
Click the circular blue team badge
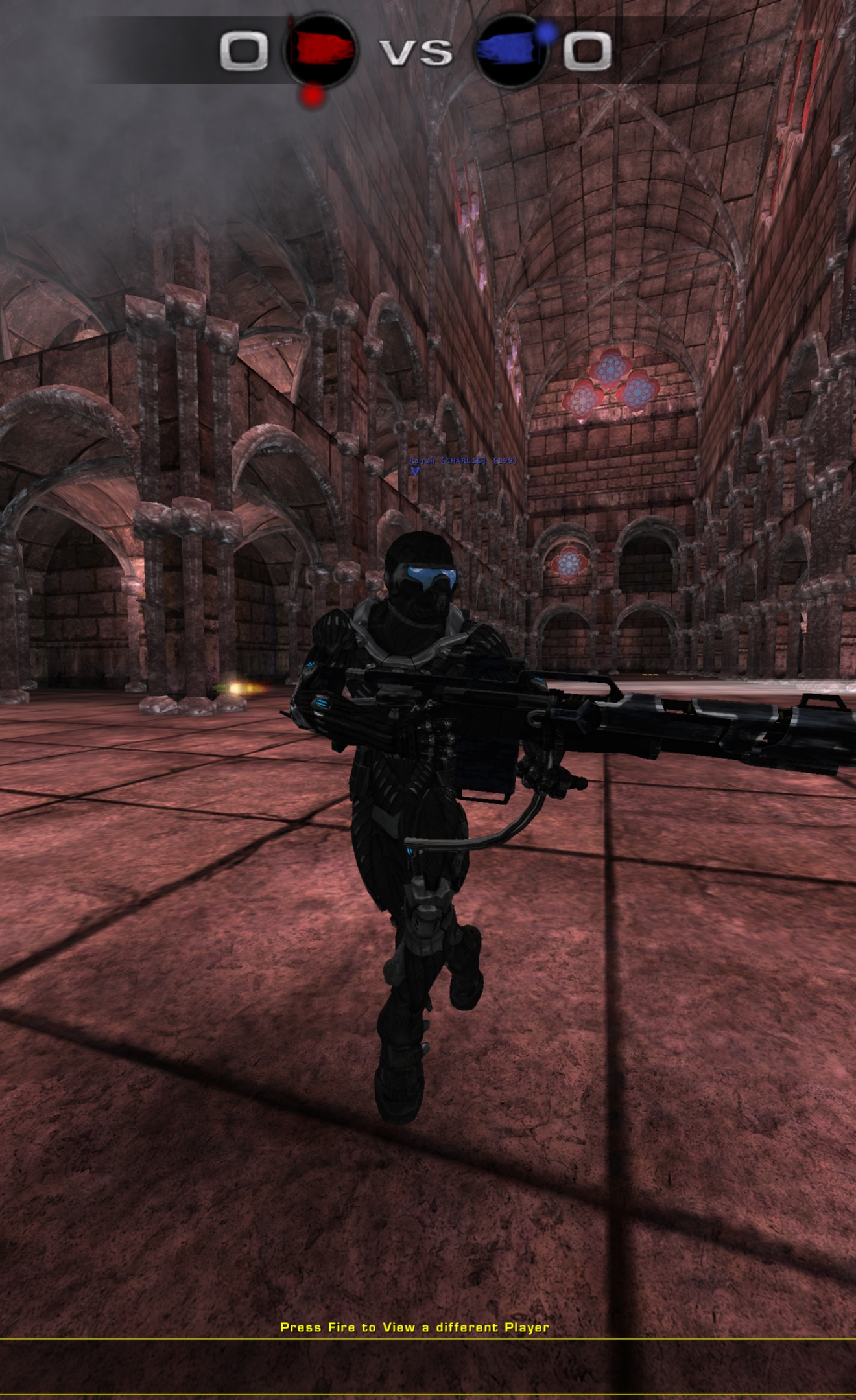click(x=510, y=52)
